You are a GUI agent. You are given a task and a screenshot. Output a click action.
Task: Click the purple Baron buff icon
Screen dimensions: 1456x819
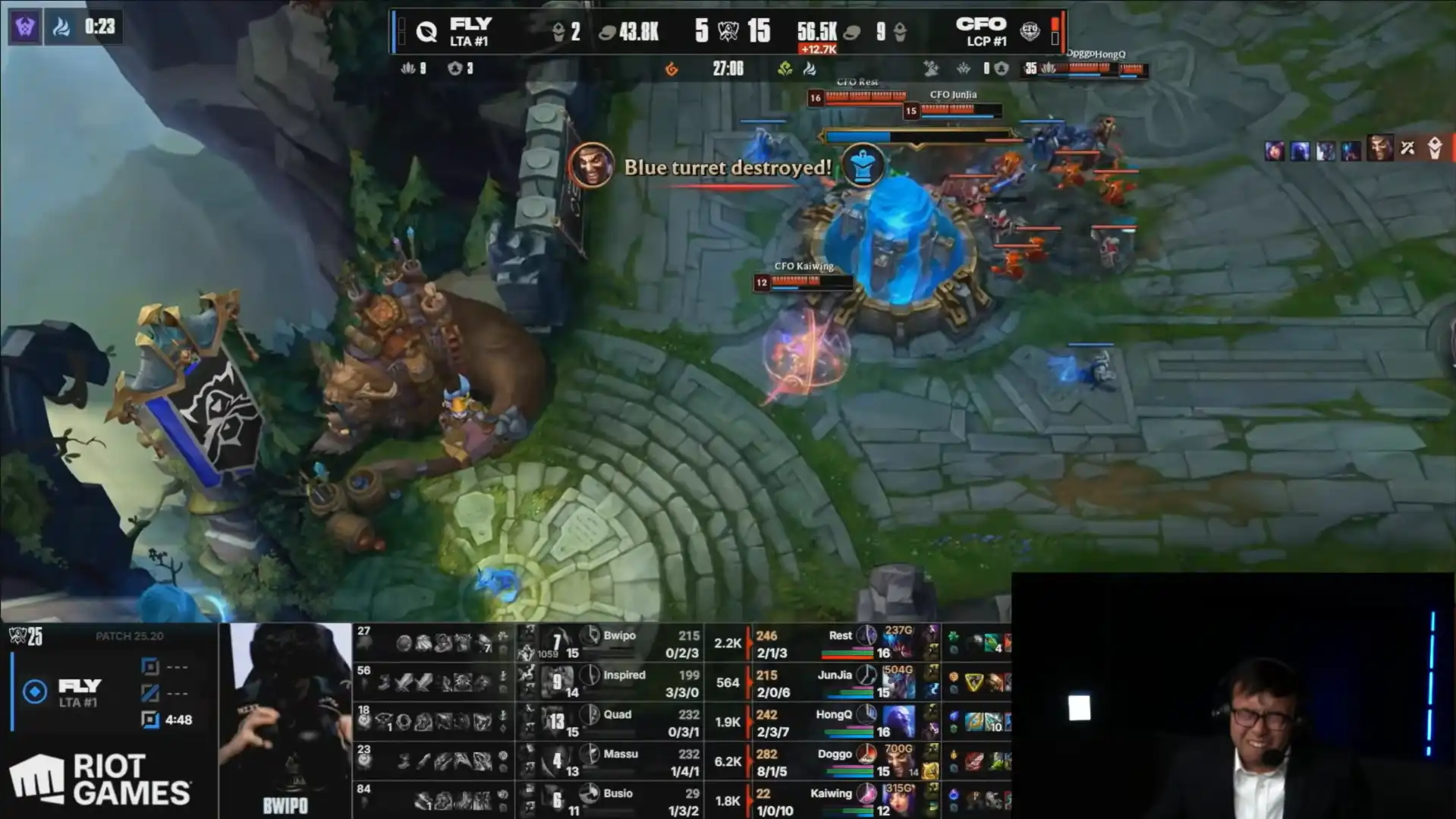tap(25, 28)
